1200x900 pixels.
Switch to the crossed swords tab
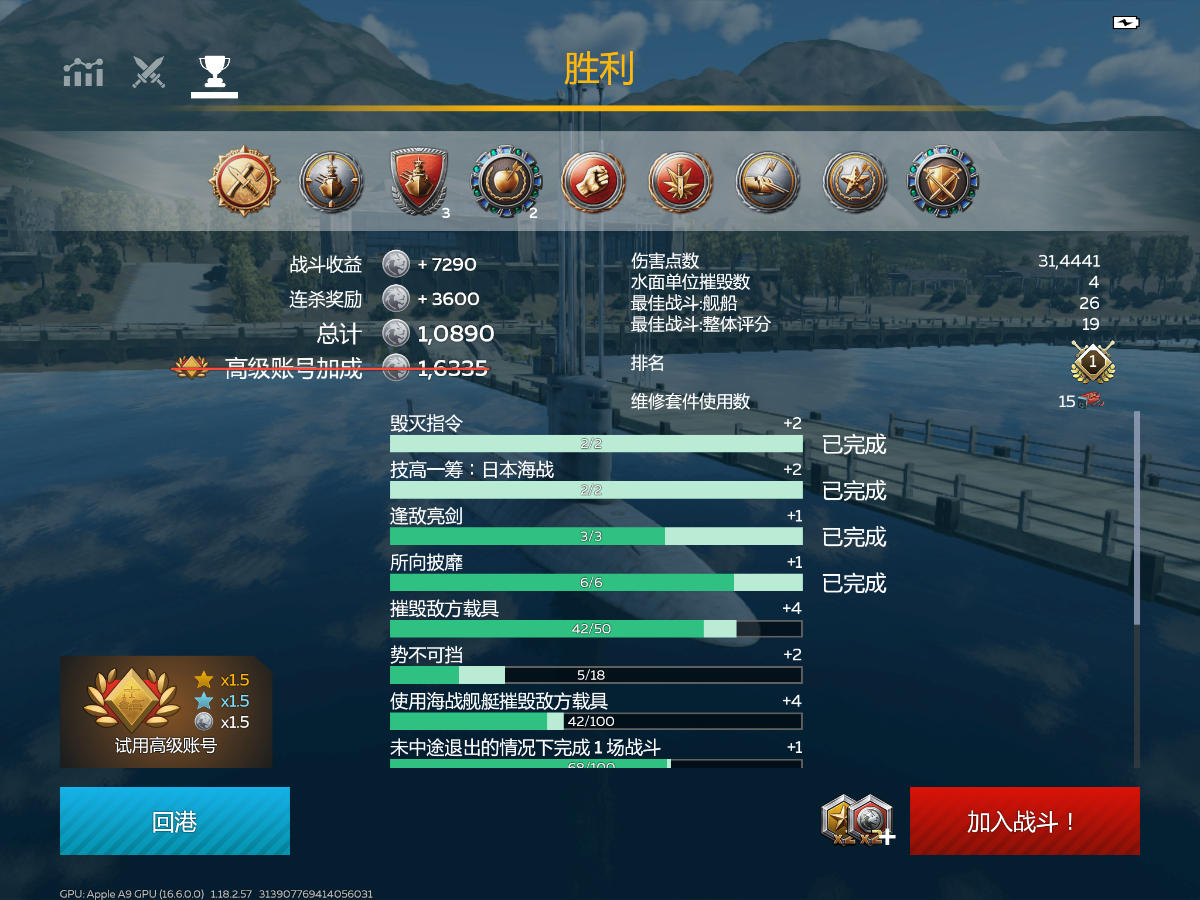149,72
